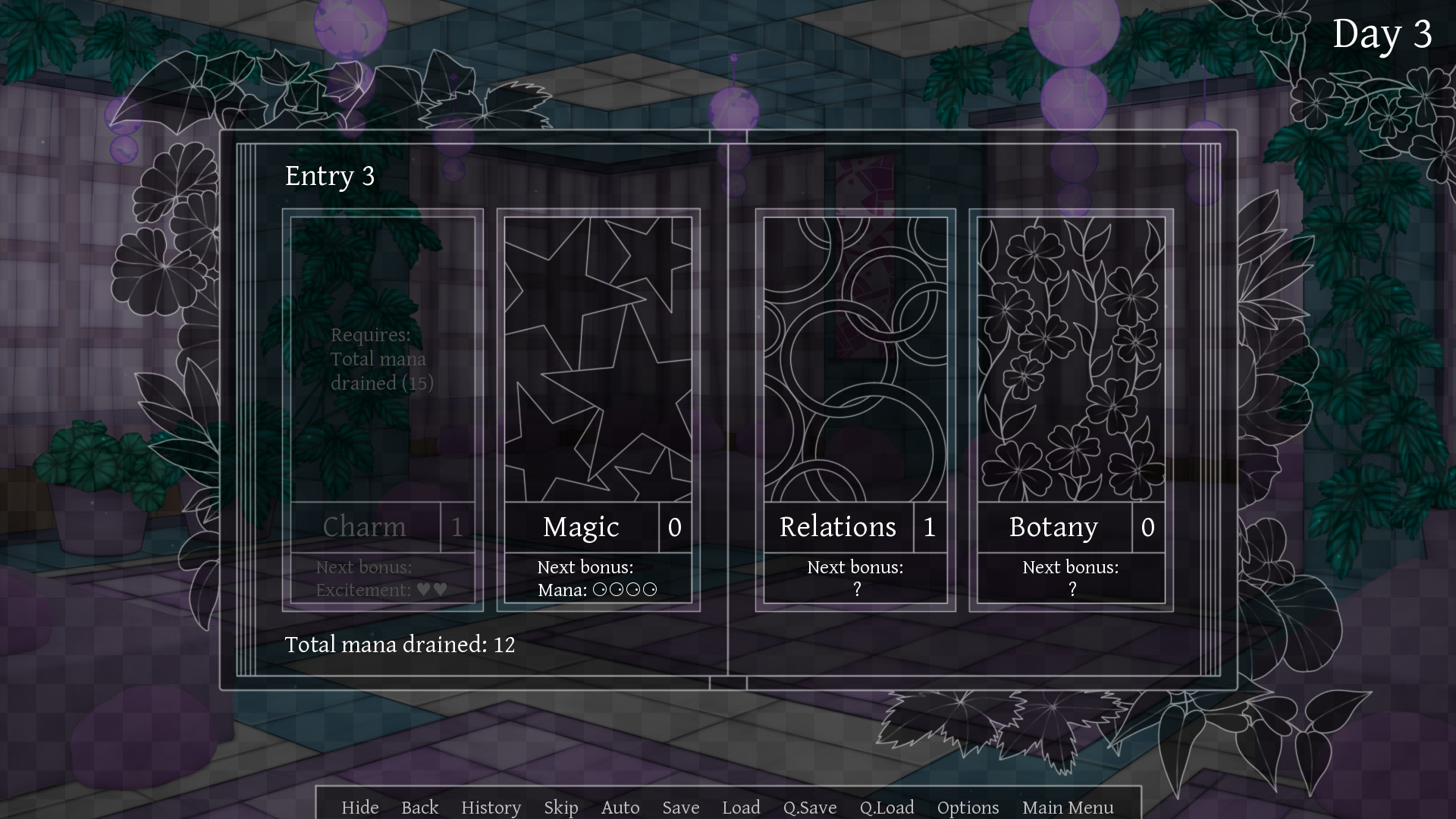Viewport: 1456px width, 819px height.
Task: Hide the journal interface
Action: (359, 807)
